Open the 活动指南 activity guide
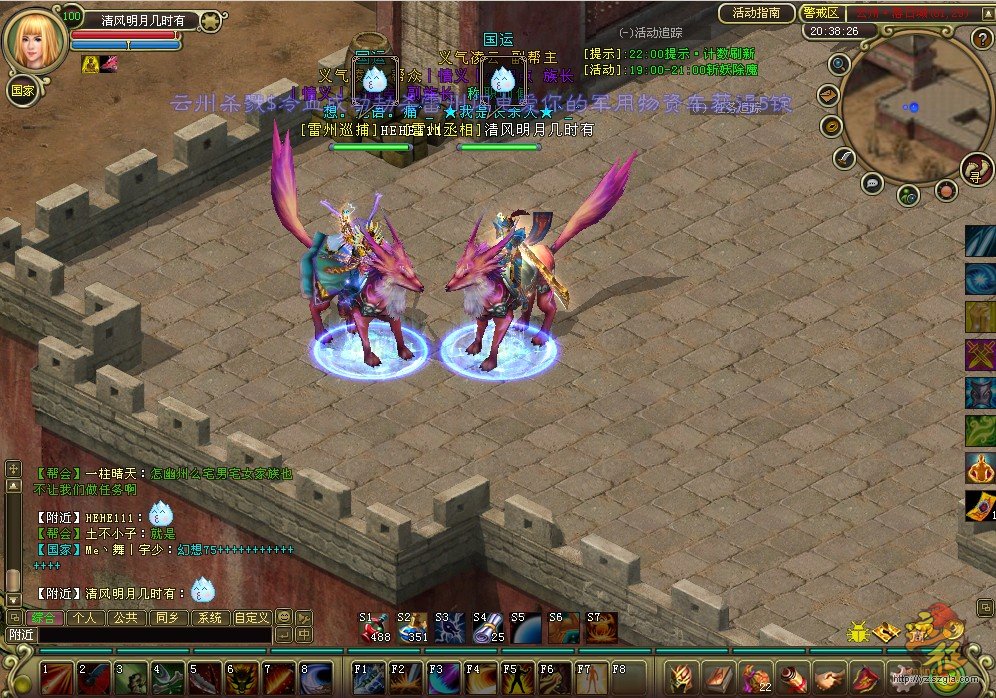The height and width of the screenshot is (698, 996). coord(757,13)
